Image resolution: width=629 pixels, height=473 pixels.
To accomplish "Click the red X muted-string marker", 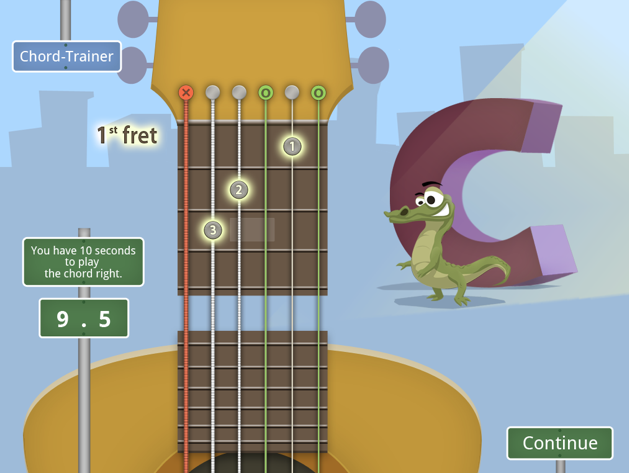I will 185,93.
